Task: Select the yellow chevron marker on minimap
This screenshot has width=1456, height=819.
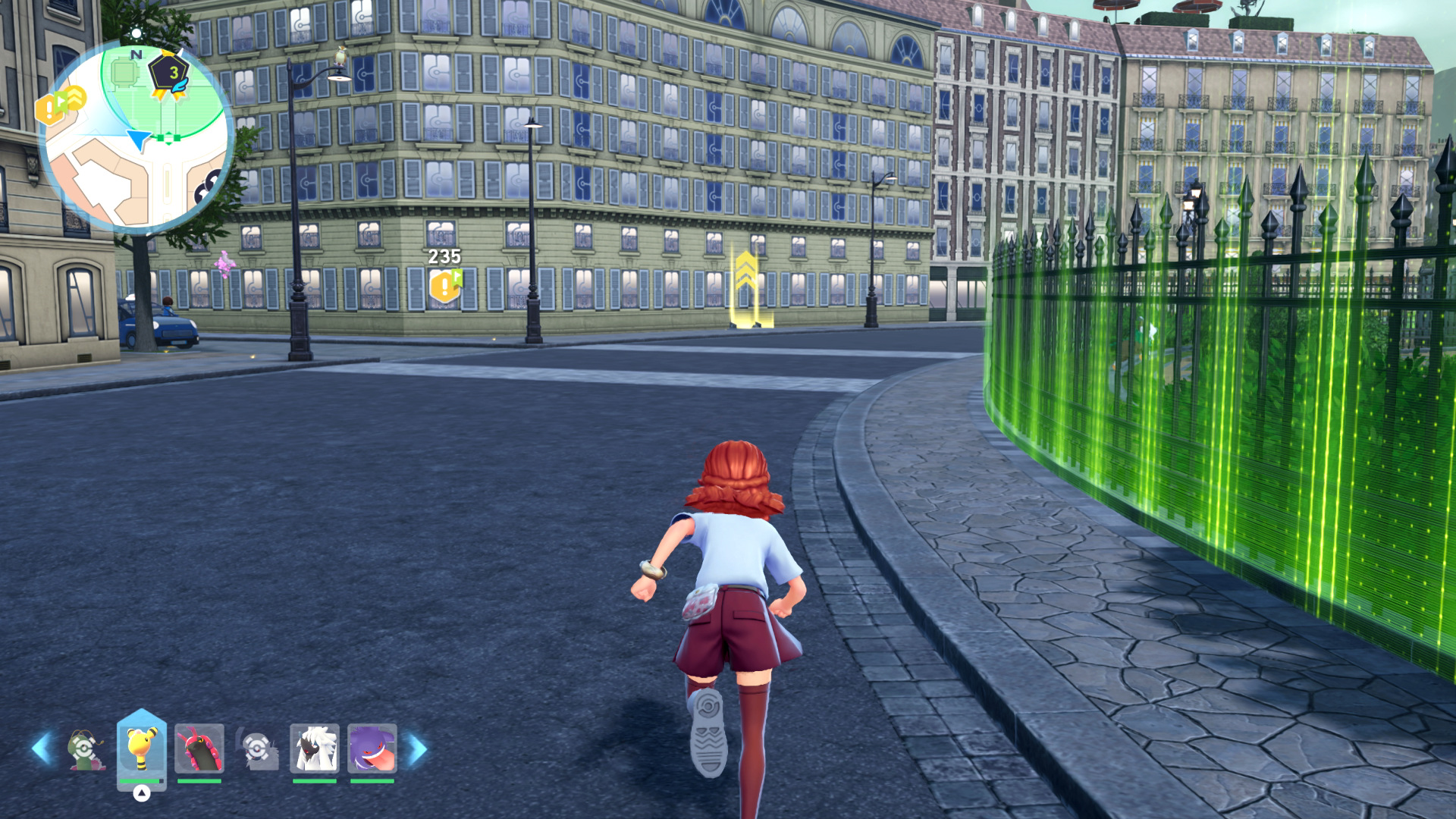Action: click(x=74, y=97)
